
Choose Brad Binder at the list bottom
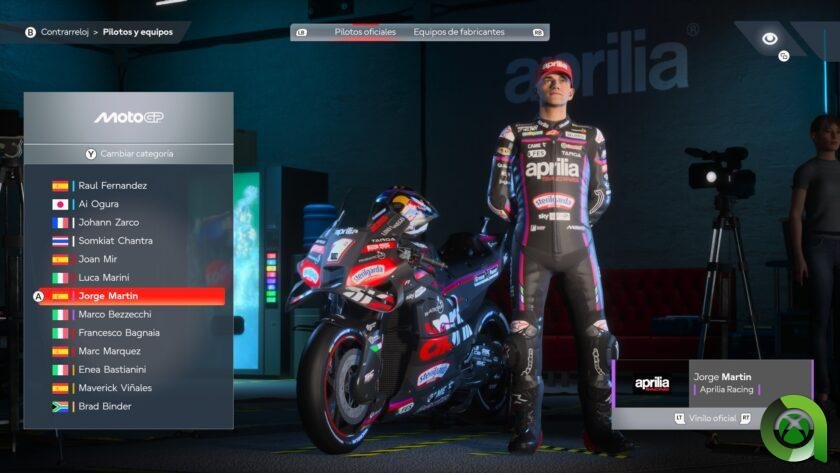104,406
